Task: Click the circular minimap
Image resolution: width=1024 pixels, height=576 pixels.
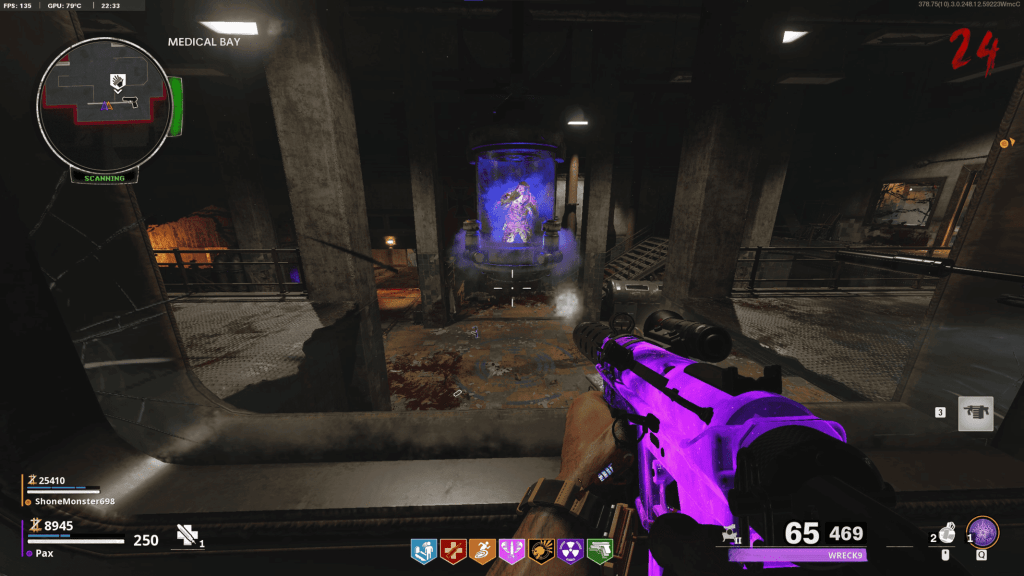Action: [x=104, y=103]
